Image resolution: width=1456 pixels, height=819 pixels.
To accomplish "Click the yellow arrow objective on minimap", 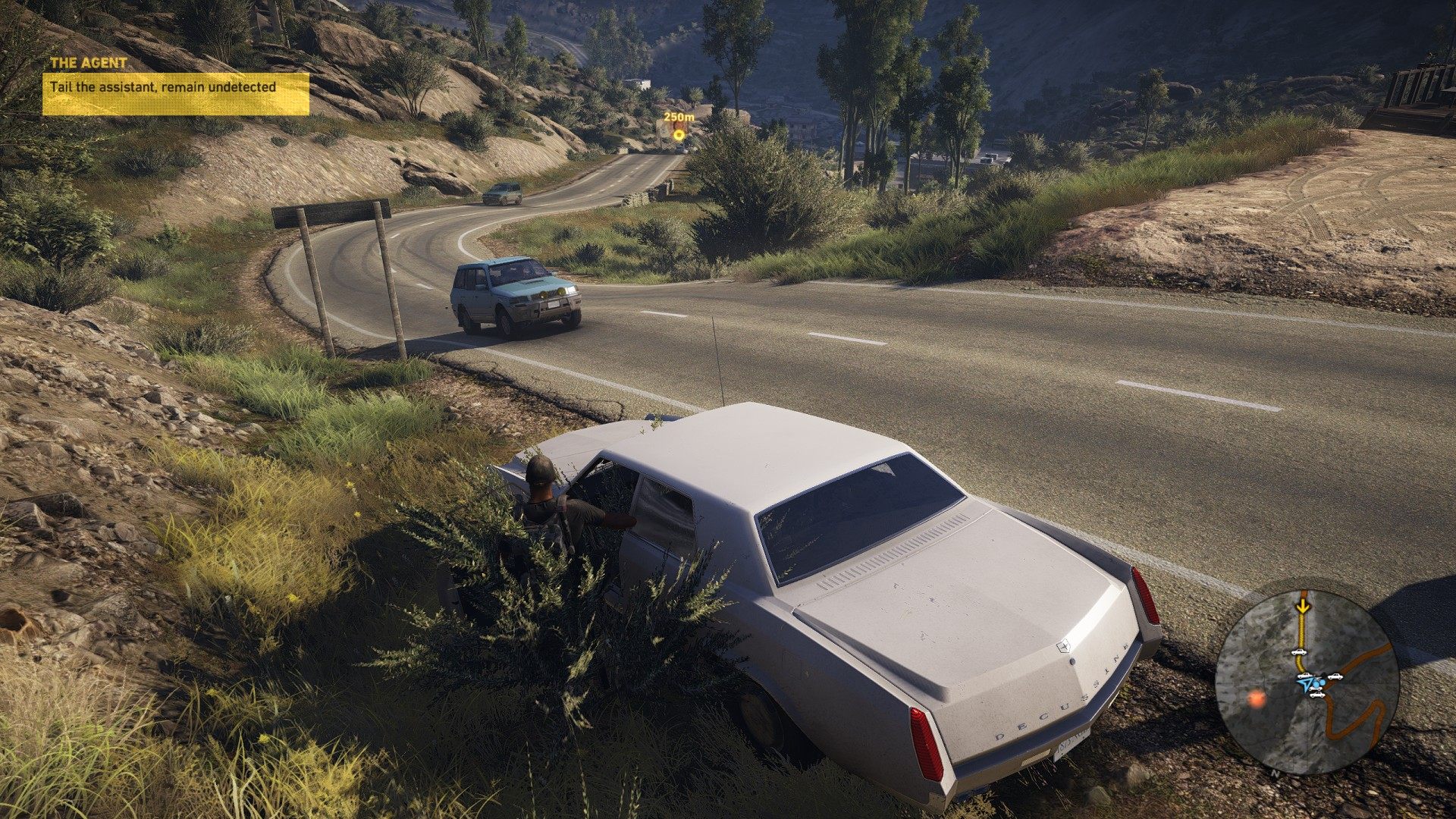I will (x=1303, y=606).
